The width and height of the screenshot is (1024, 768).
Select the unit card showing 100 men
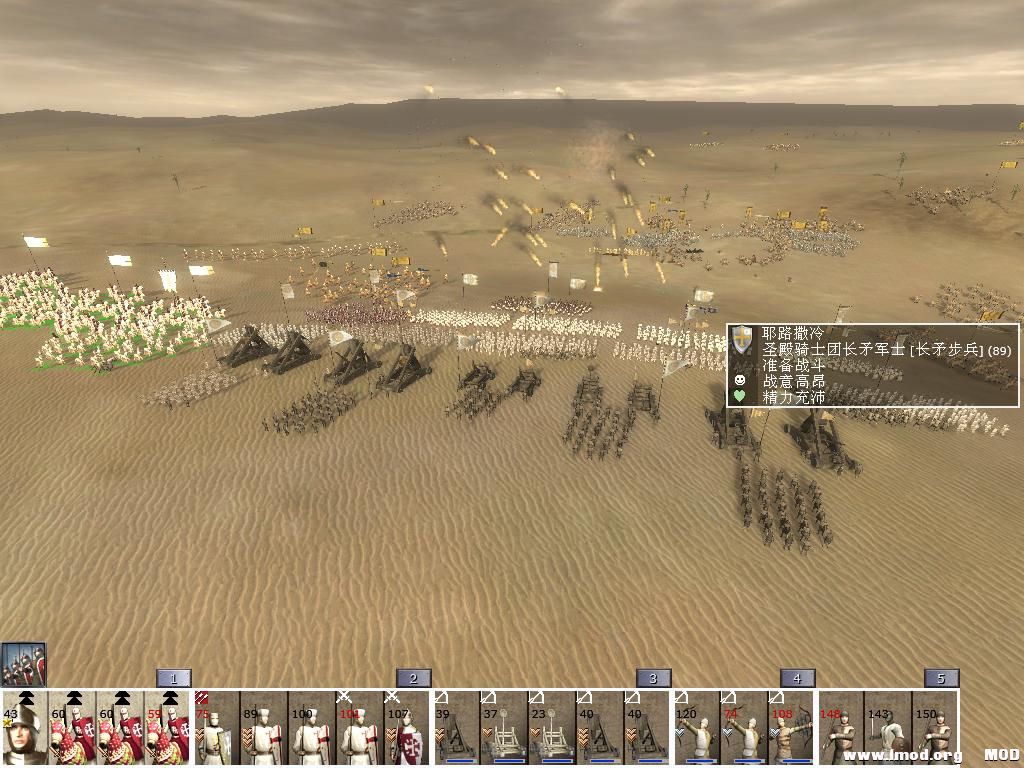(x=312, y=730)
